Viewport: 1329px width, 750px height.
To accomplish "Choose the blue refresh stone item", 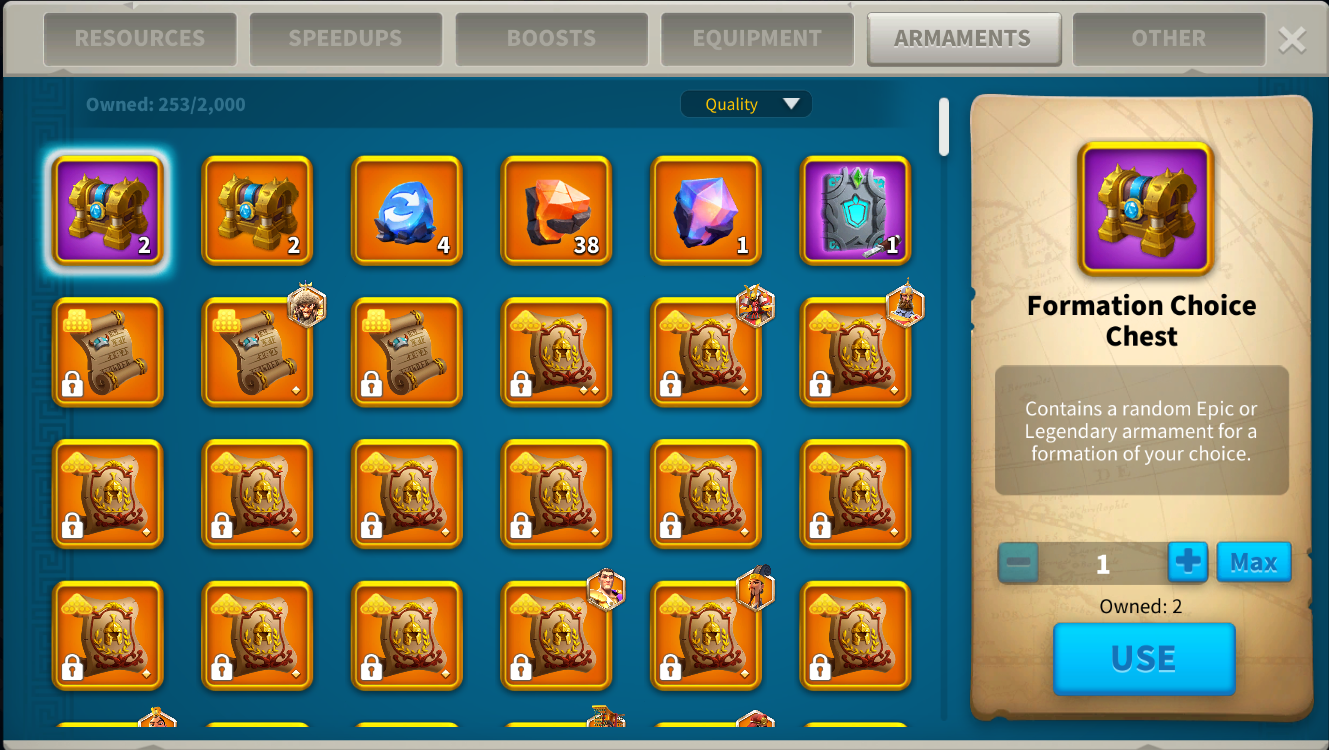I will (x=407, y=210).
